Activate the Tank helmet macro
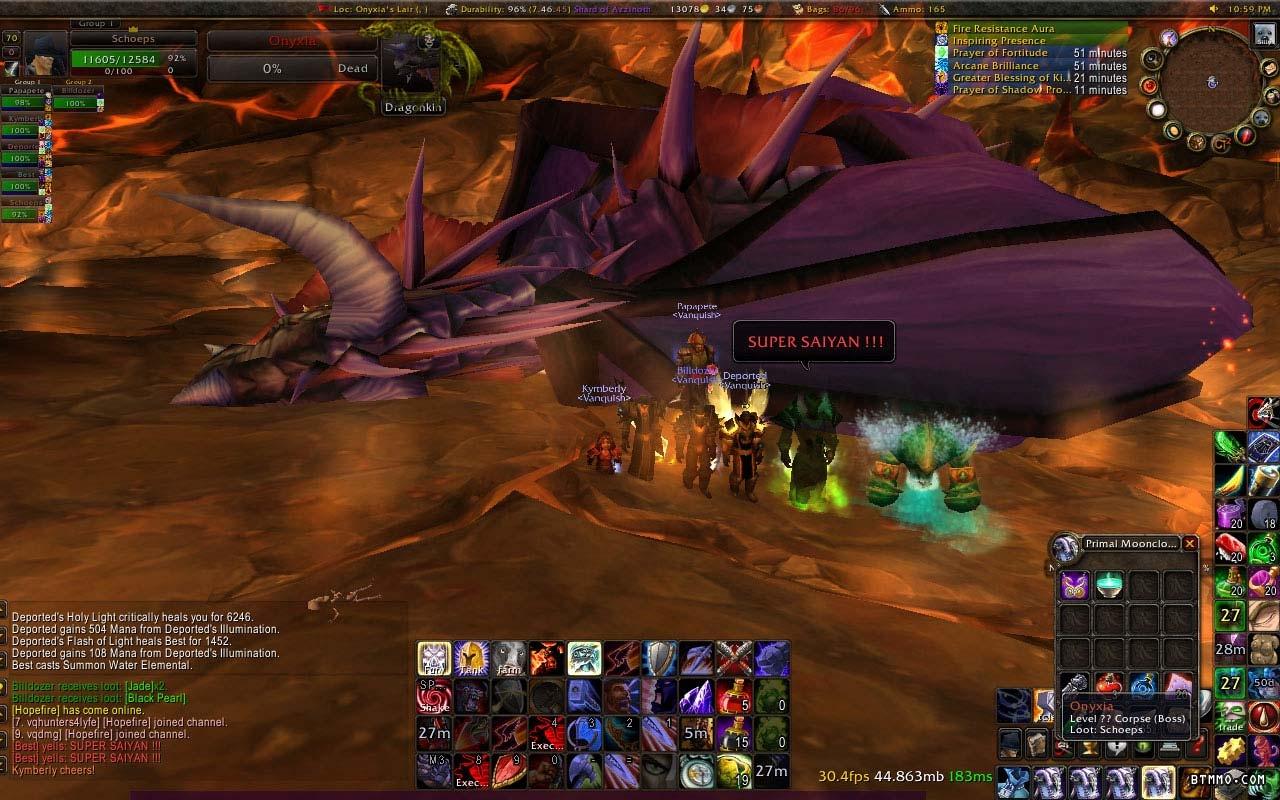 pos(471,658)
